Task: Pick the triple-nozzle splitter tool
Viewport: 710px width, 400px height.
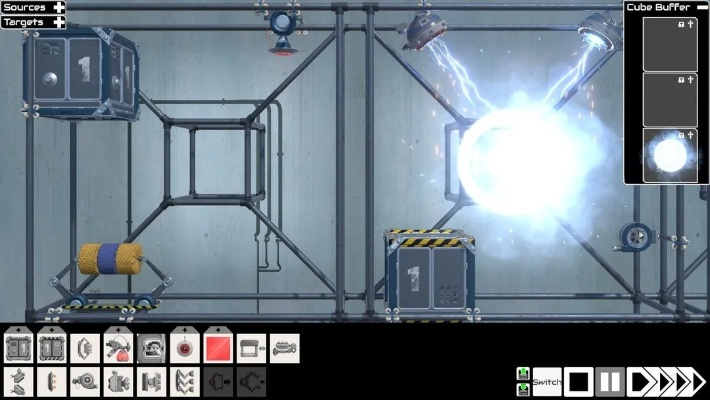Action: point(185,381)
